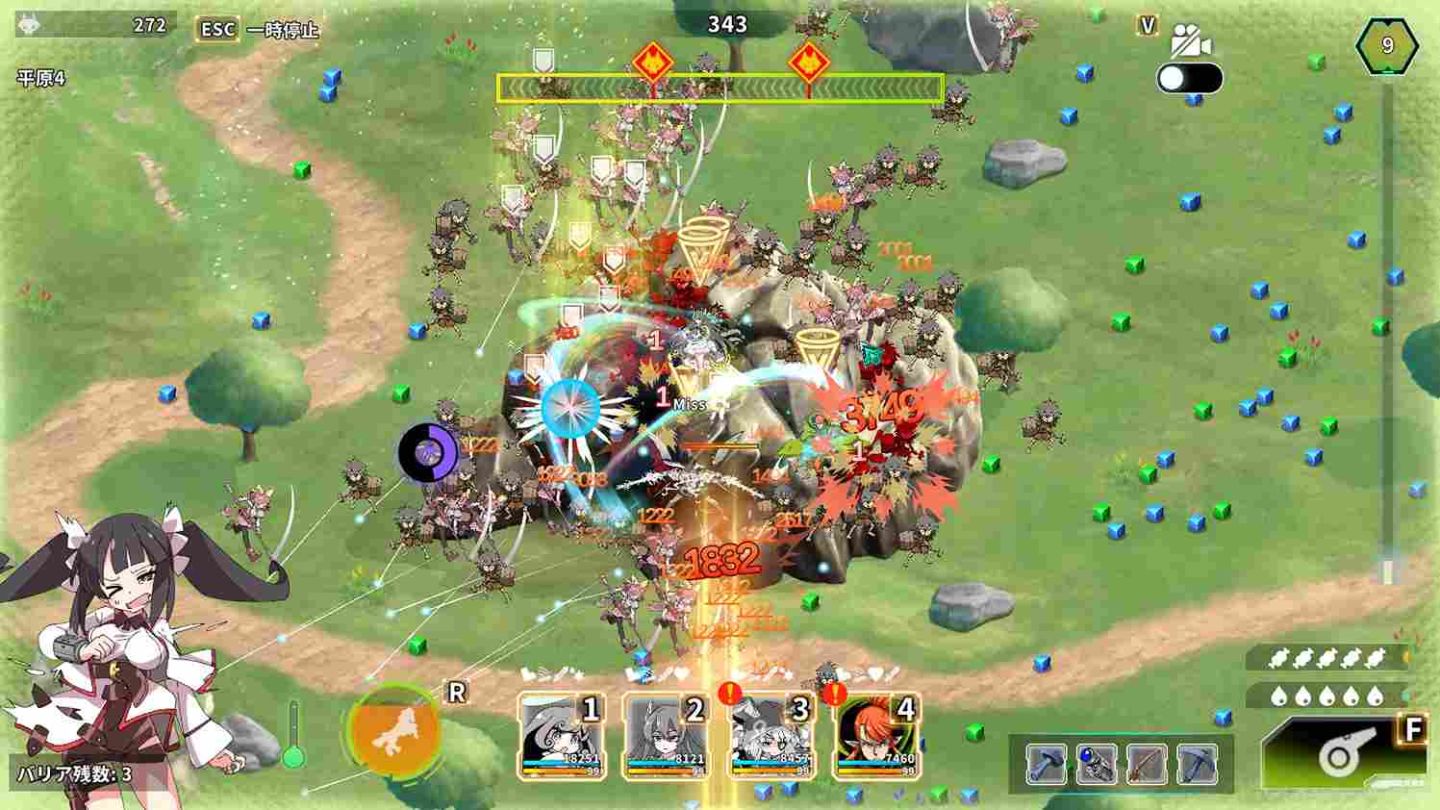Image resolution: width=1440 pixels, height=810 pixels.
Task: Toggle the switch below the camera icon
Action: [1190, 75]
